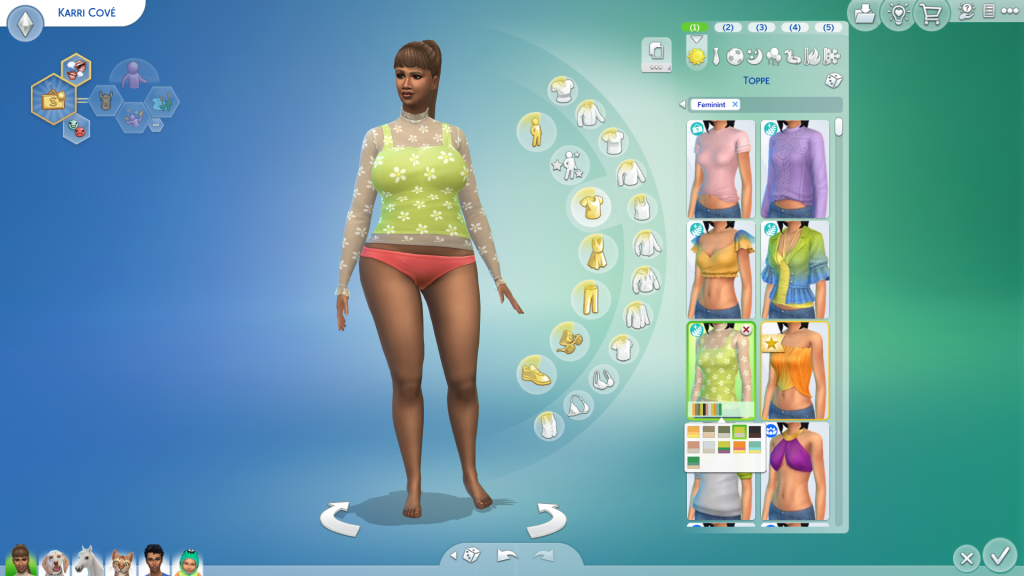Select the sun everyday outfit category

click(x=696, y=57)
